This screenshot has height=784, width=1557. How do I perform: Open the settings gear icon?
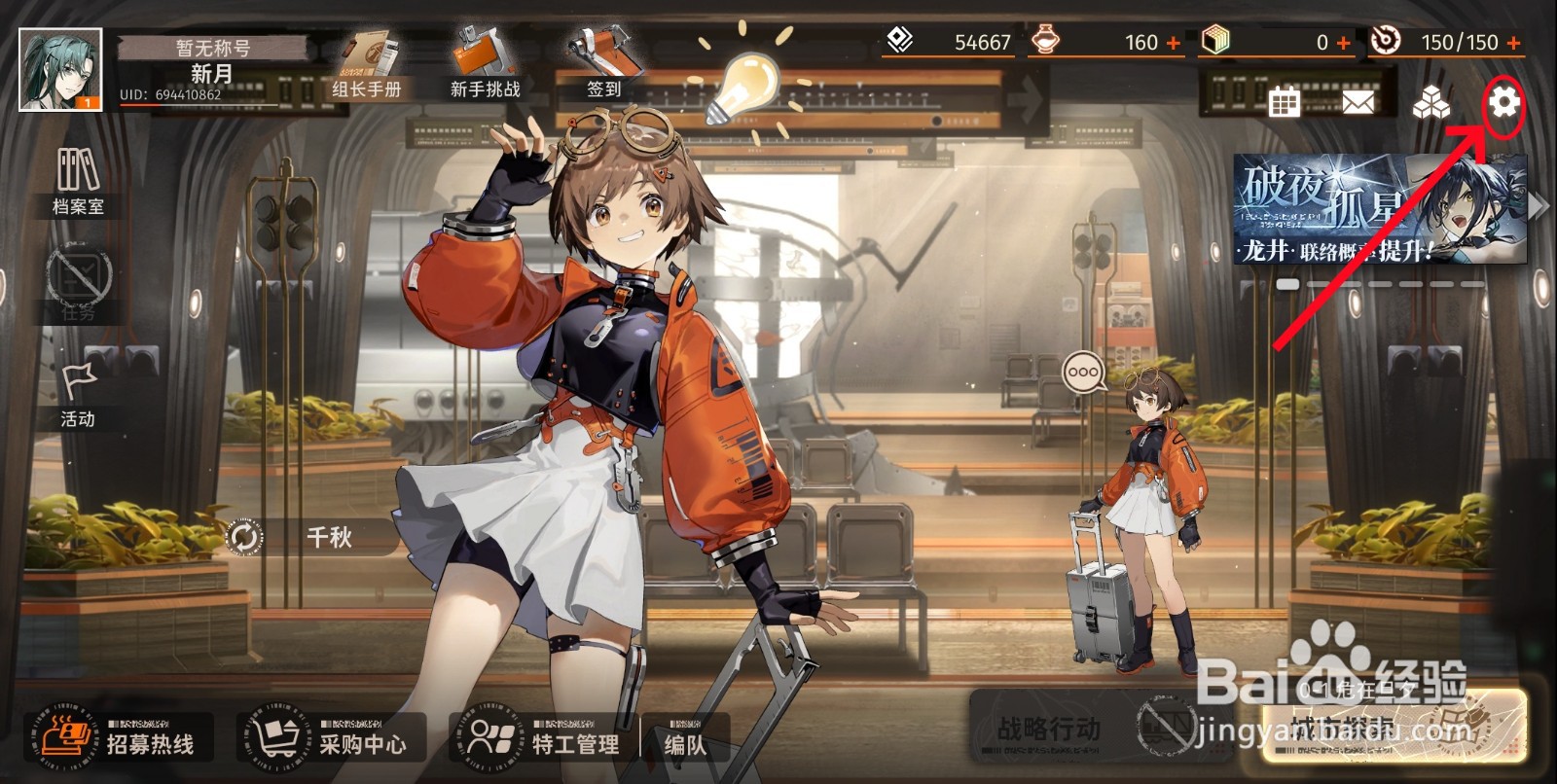pyautogui.click(x=1504, y=101)
